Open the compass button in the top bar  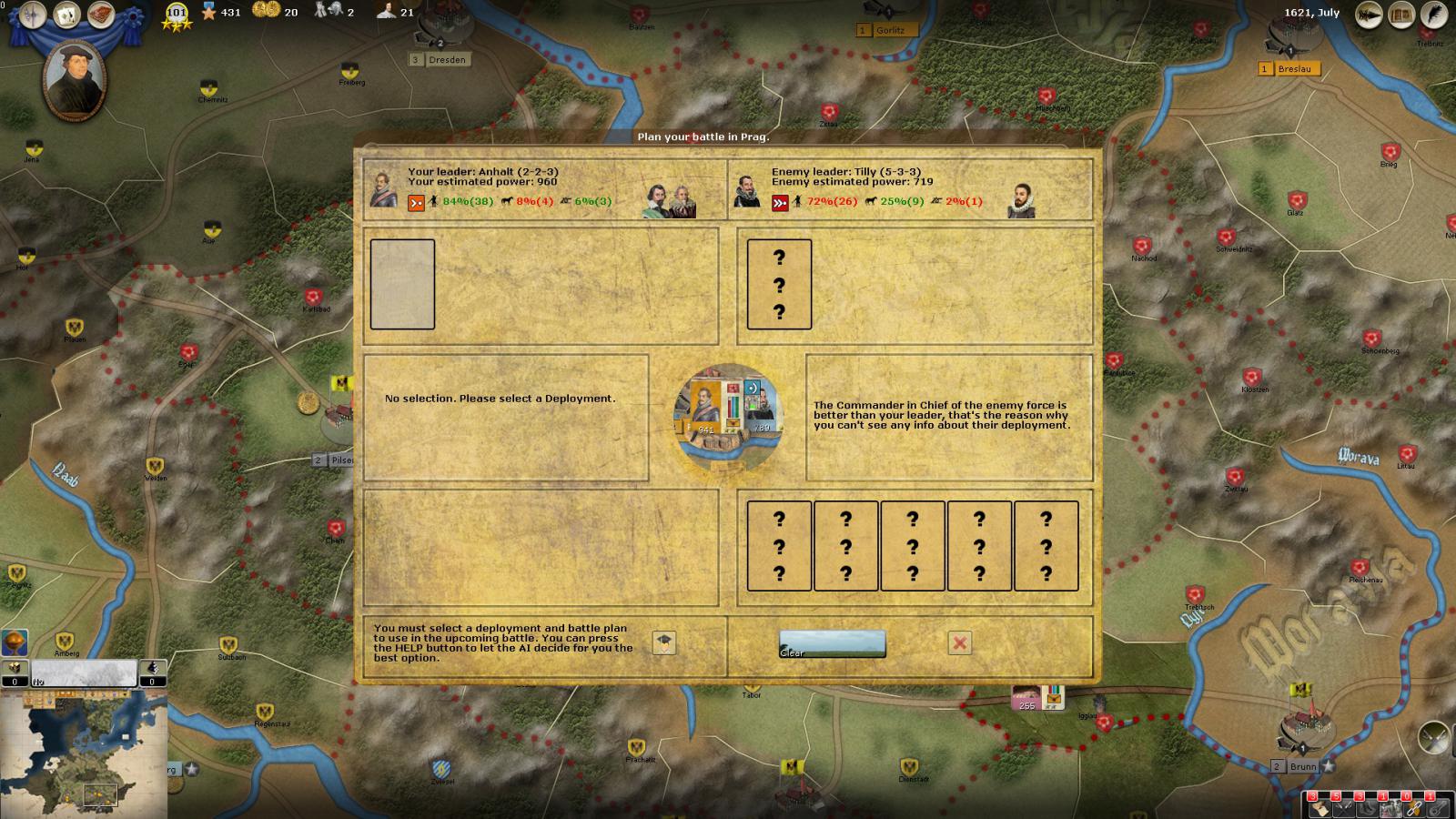point(33,15)
